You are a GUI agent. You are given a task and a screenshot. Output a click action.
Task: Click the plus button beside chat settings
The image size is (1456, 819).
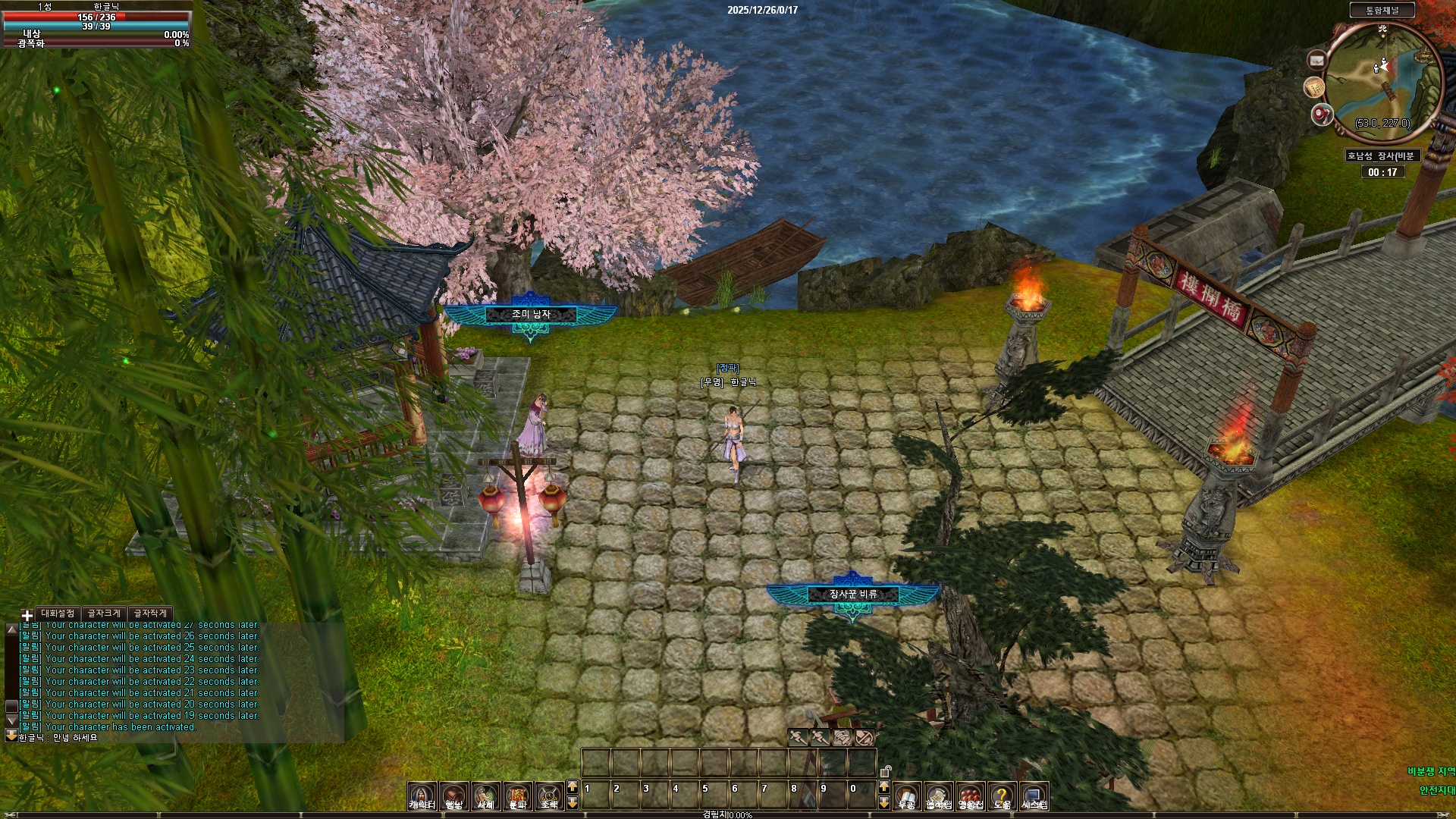(x=27, y=615)
